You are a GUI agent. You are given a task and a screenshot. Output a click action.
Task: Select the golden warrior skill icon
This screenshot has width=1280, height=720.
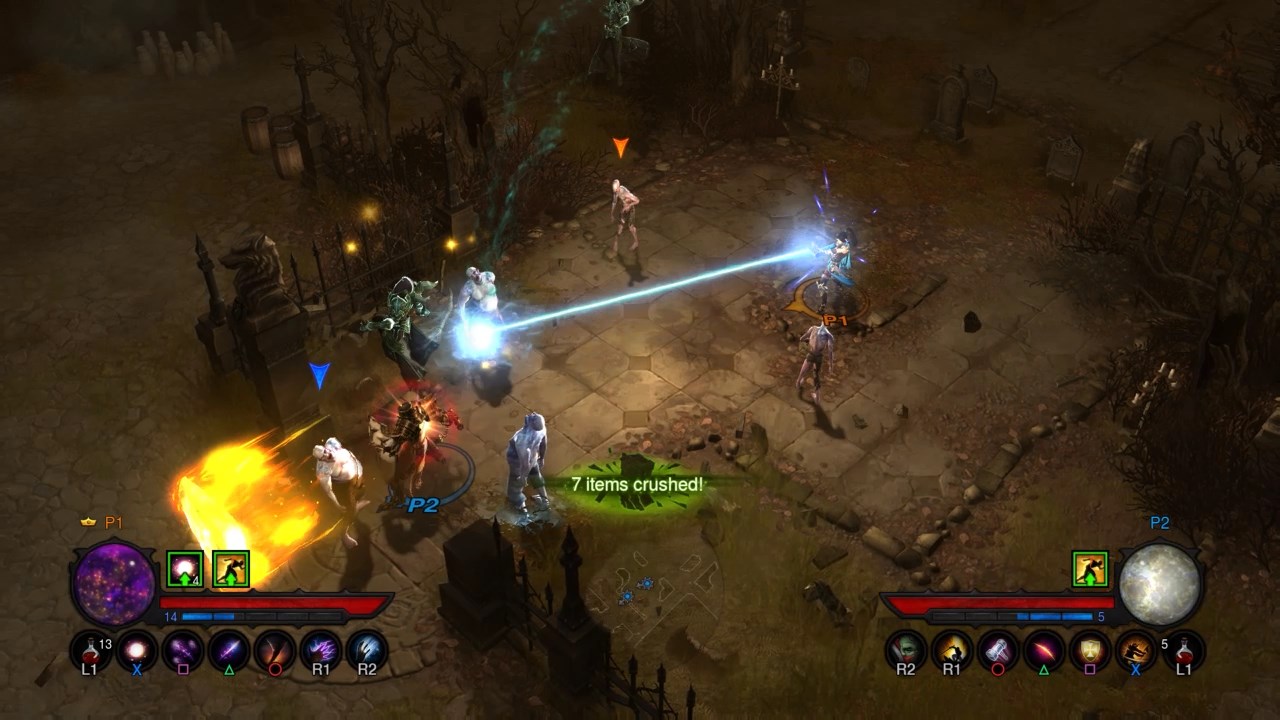click(x=952, y=650)
